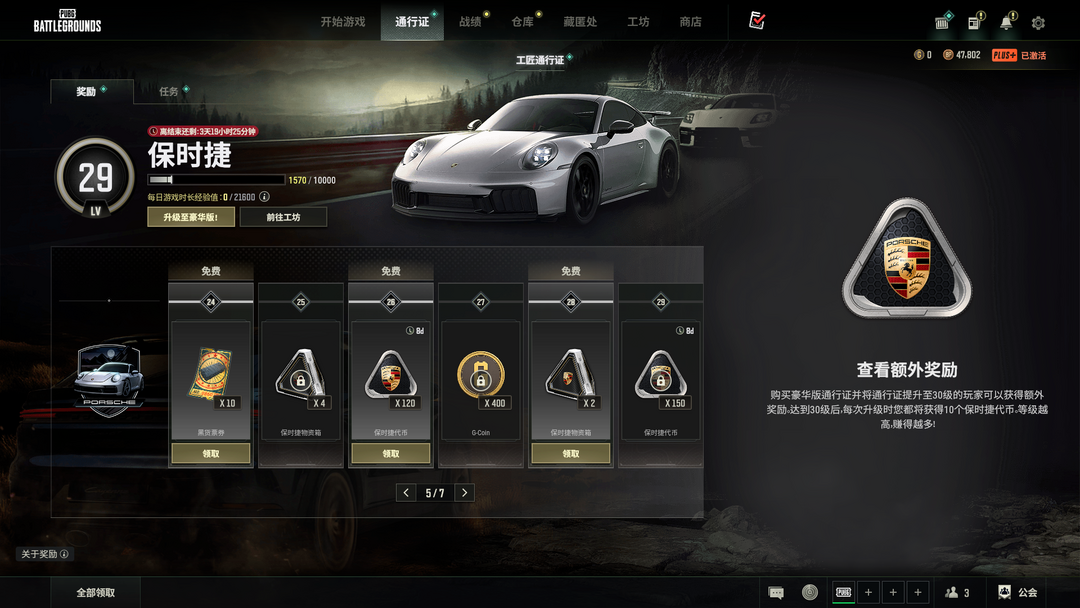Click the 全部领取 button
The width and height of the screenshot is (1080, 608).
pos(96,593)
